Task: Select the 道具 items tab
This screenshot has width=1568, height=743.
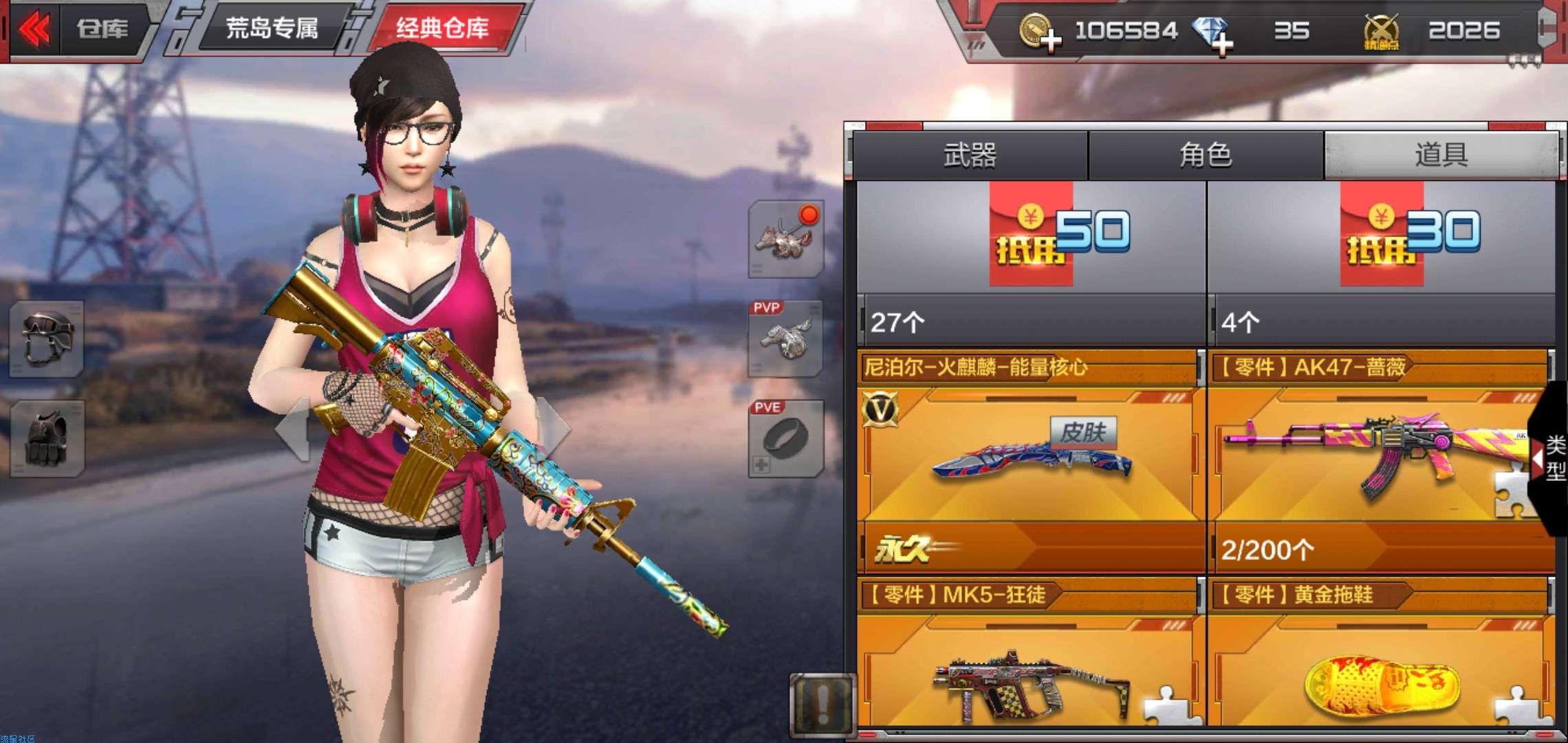Action: (x=1441, y=155)
